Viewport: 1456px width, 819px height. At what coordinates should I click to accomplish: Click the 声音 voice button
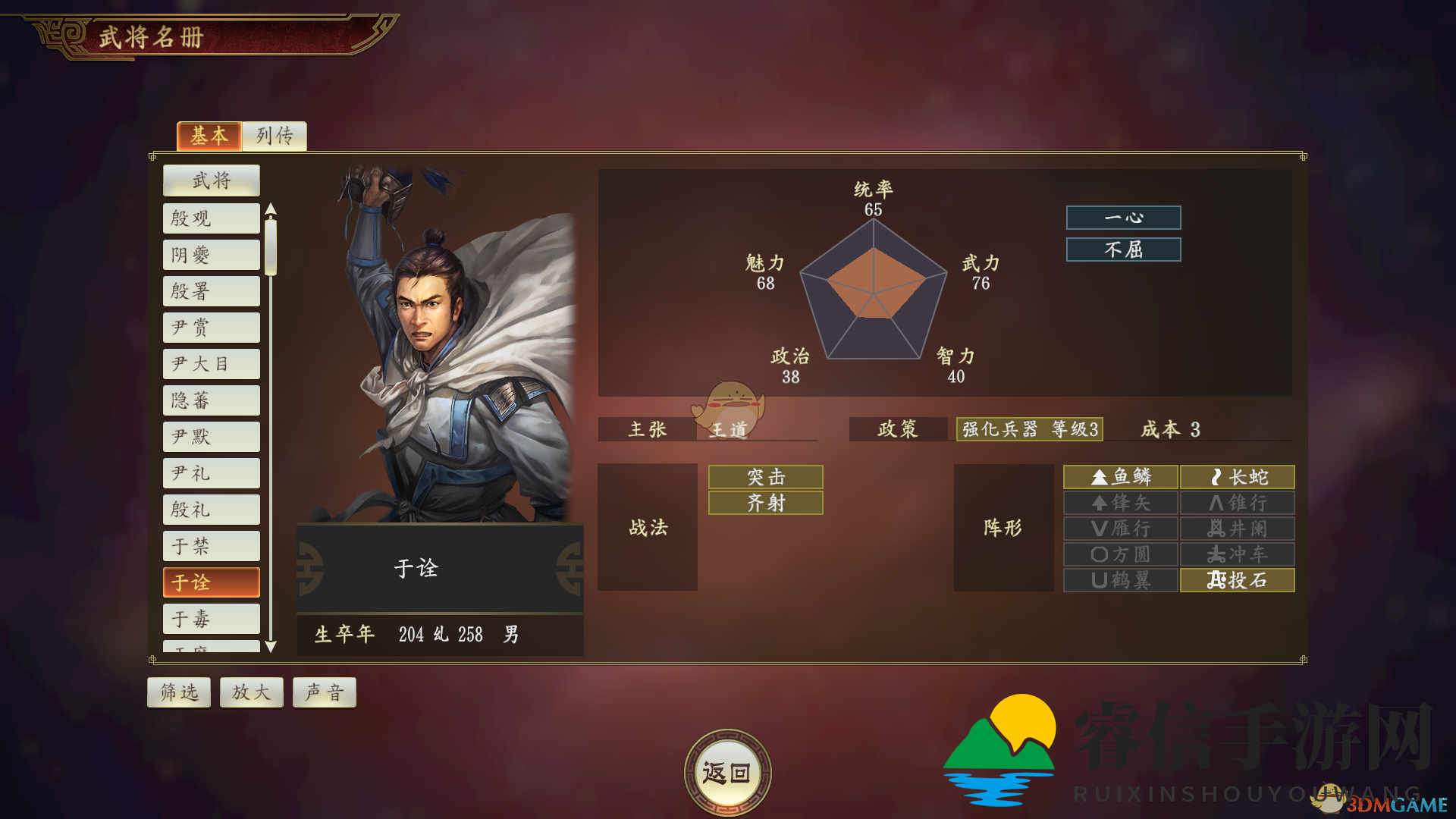pos(325,692)
